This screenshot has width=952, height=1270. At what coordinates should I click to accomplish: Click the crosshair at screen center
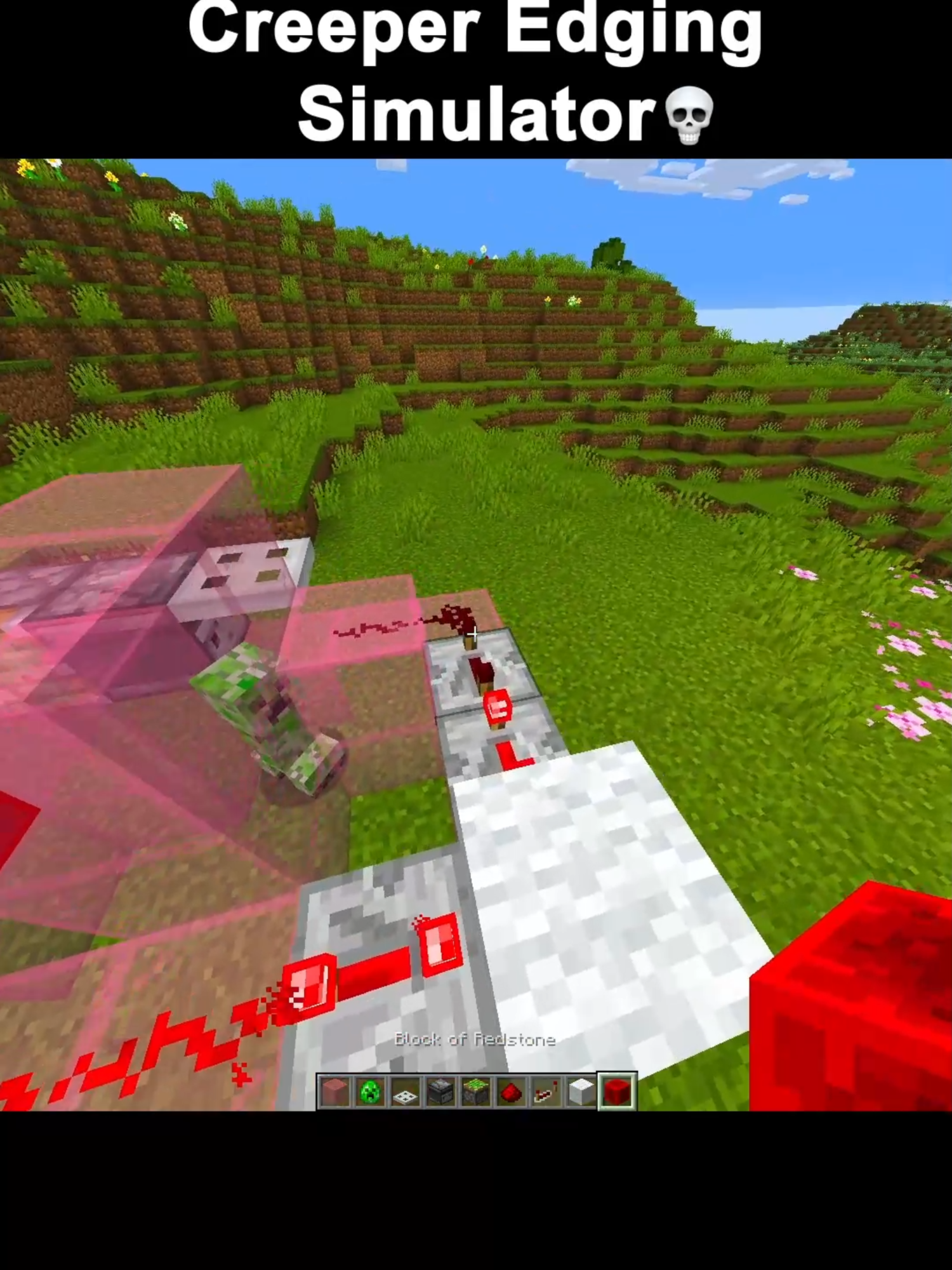pyautogui.click(x=476, y=634)
